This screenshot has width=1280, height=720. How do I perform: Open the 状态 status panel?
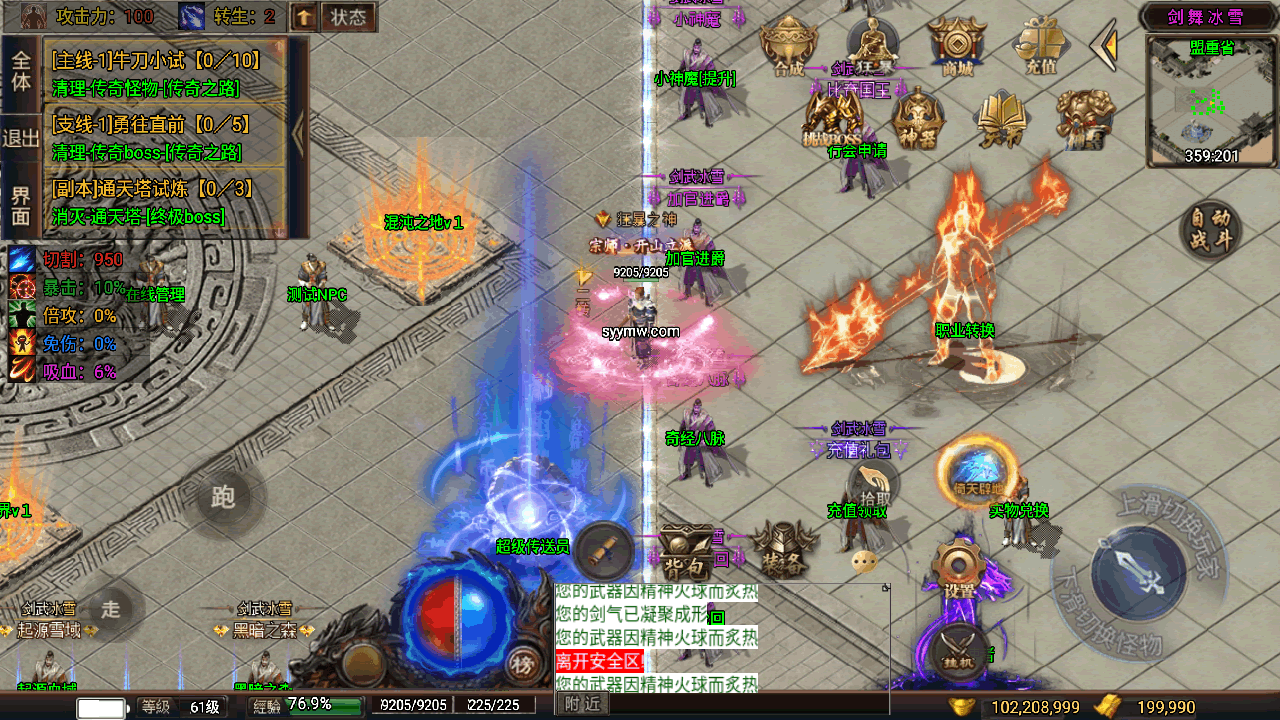348,17
